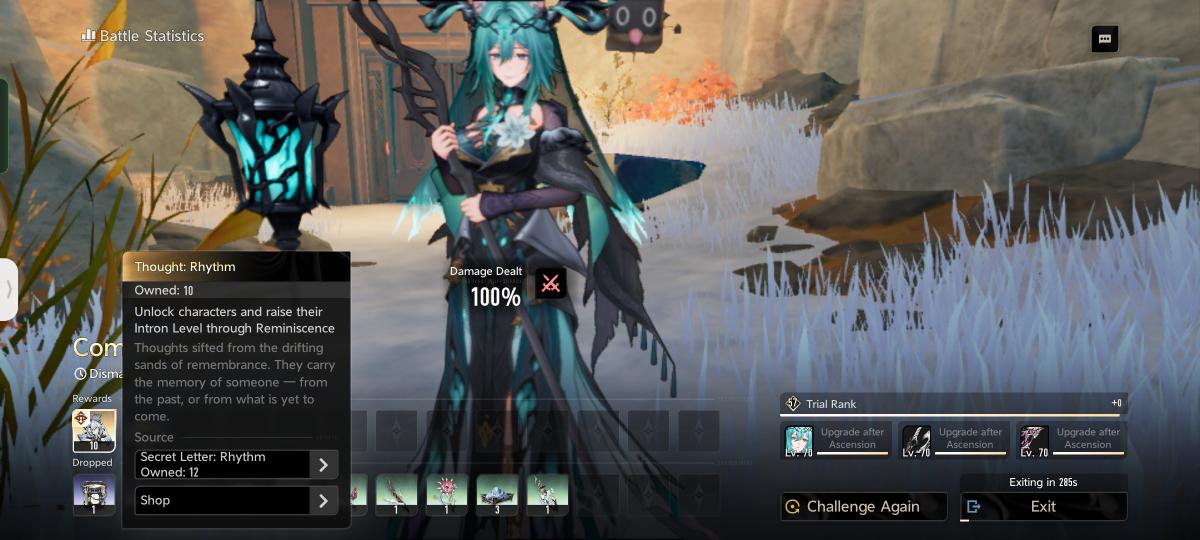Open the Shop source link
This screenshot has width=1200, height=540.
pos(236,500)
